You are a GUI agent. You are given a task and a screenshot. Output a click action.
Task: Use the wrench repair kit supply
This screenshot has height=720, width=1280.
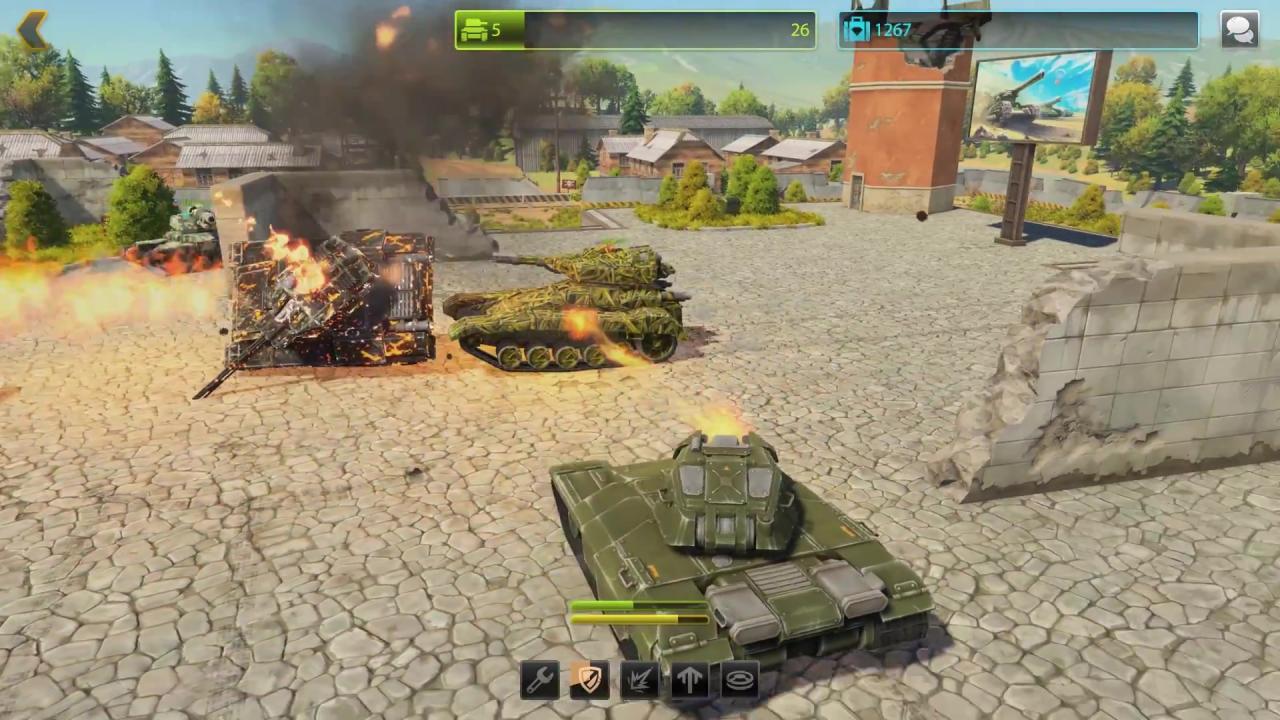(540, 681)
